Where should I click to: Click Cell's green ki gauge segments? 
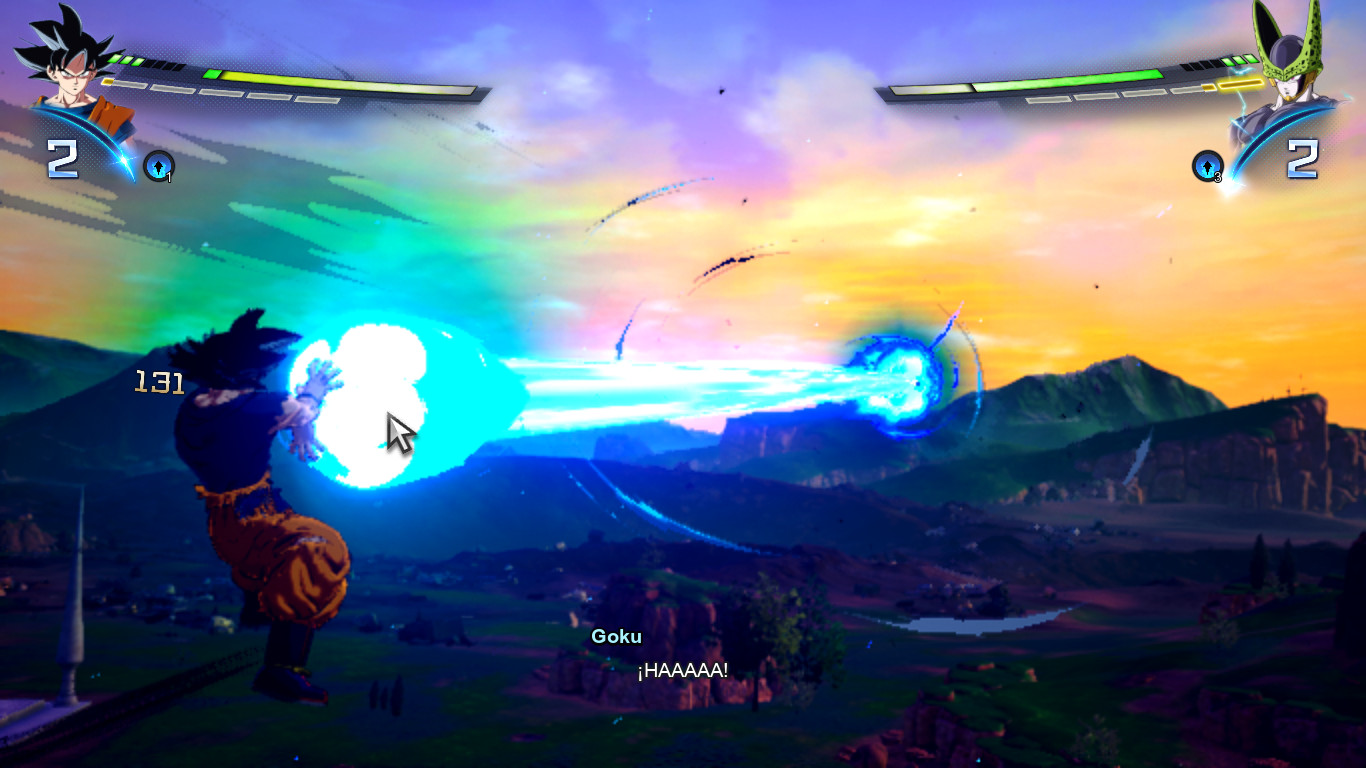[1240, 61]
